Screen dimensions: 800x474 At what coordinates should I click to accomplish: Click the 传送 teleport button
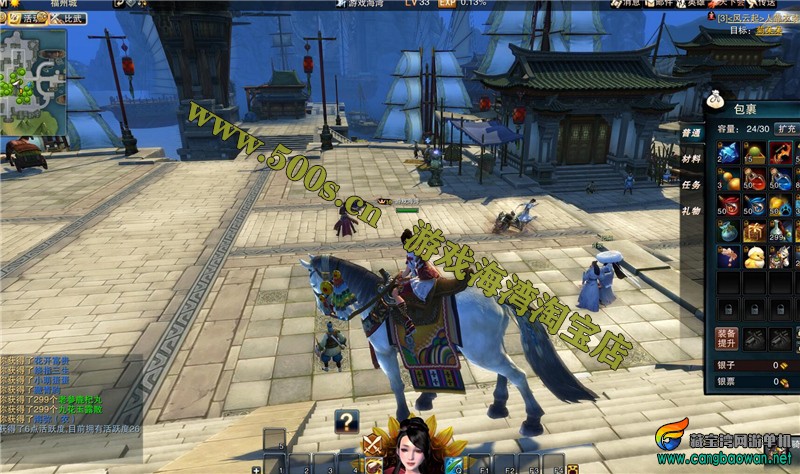point(764,4)
